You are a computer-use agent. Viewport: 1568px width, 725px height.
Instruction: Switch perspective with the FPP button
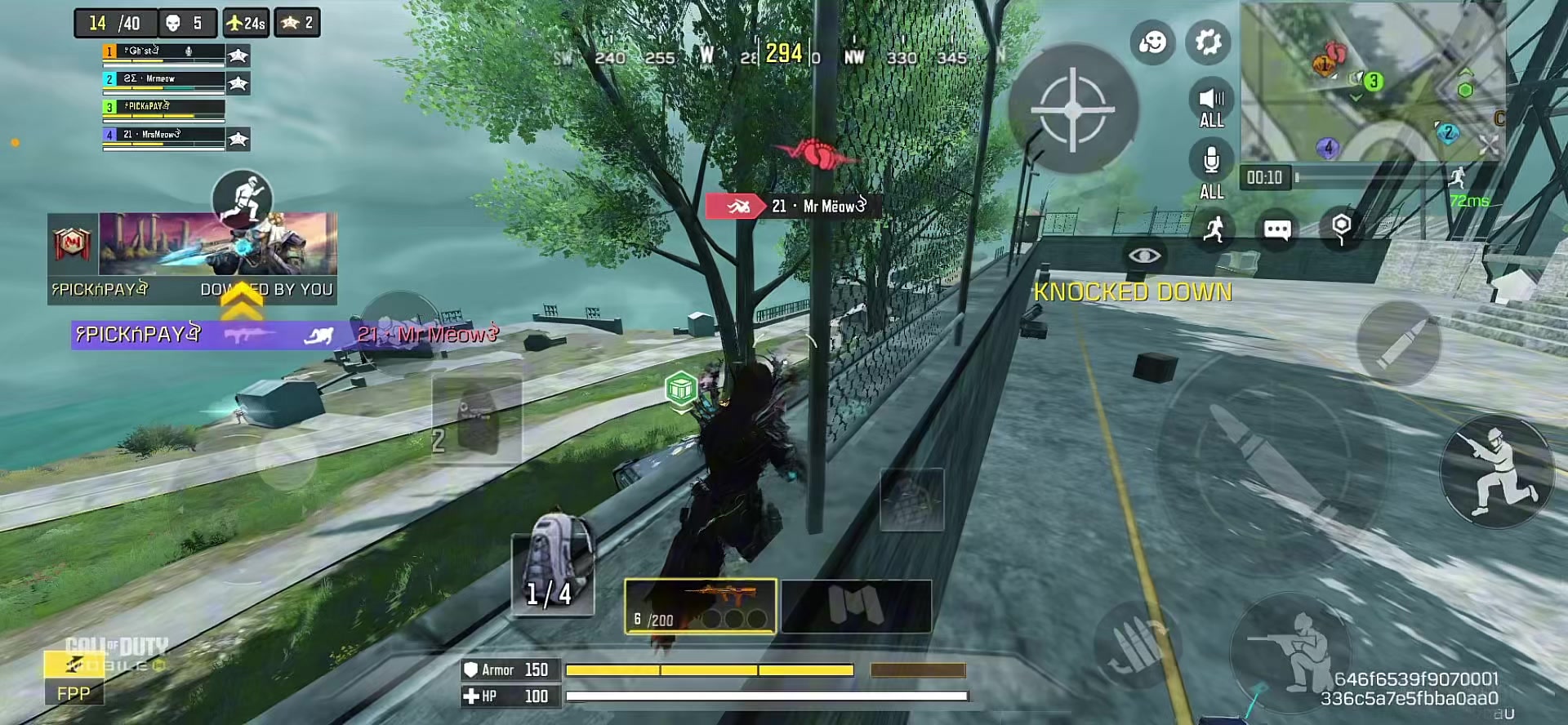pyautogui.click(x=73, y=693)
